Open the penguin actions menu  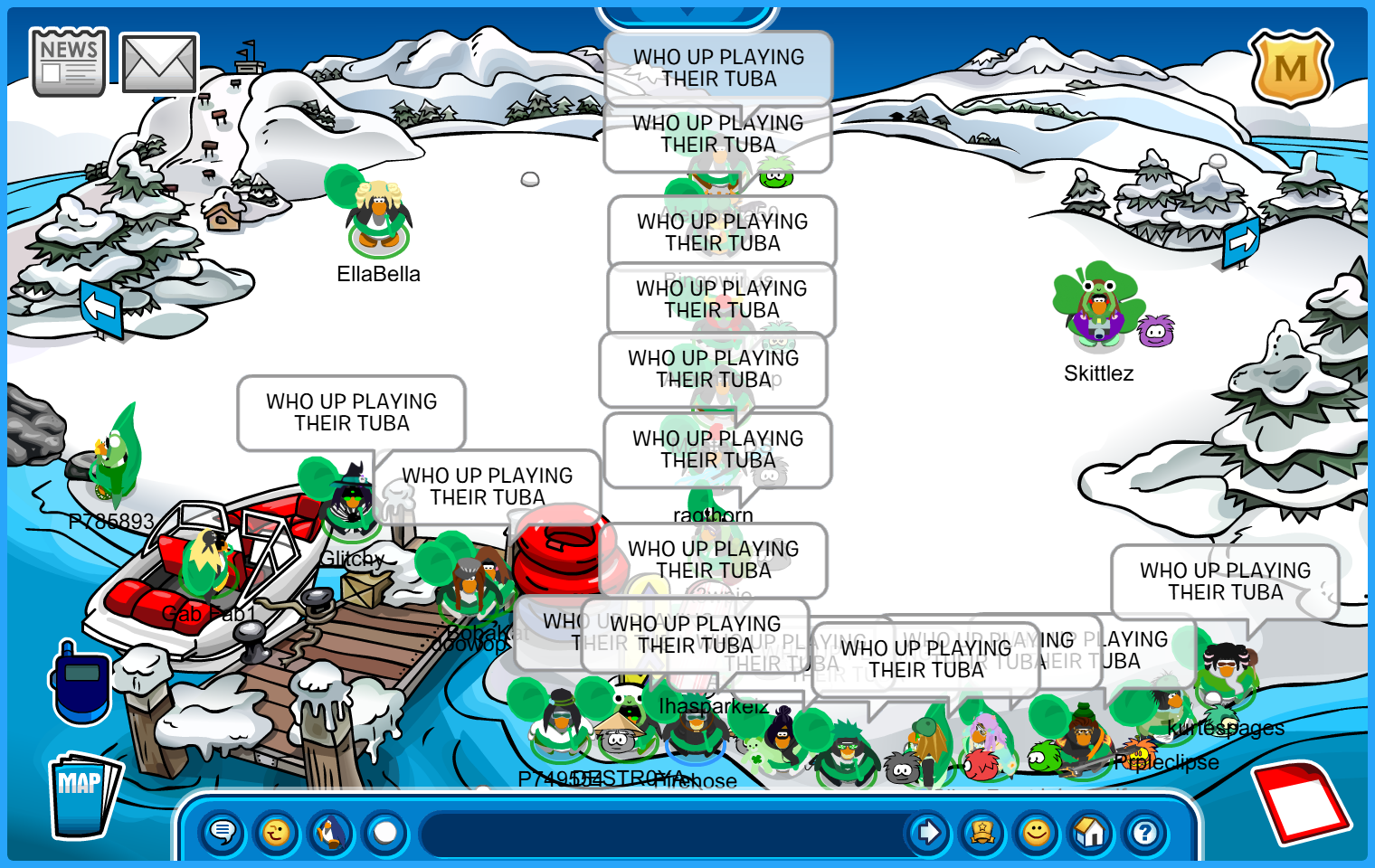click(331, 832)
